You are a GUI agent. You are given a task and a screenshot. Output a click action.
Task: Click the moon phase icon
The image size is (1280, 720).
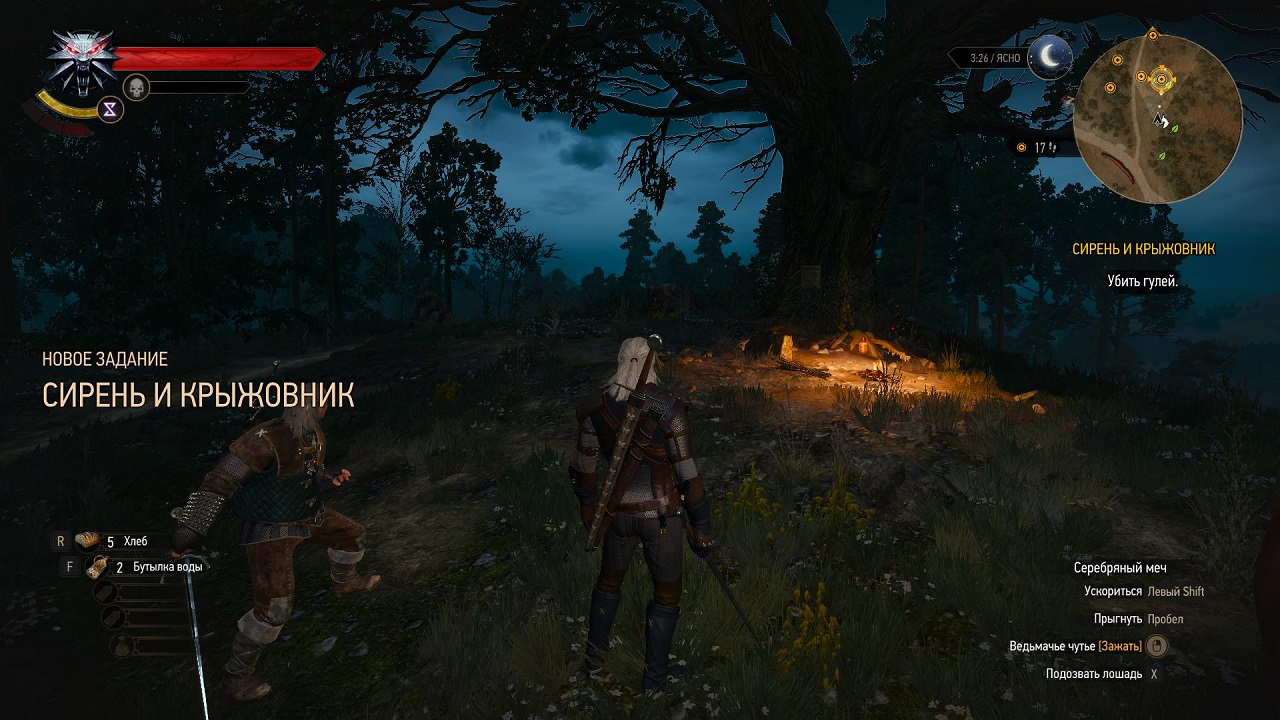point(1049,59)
